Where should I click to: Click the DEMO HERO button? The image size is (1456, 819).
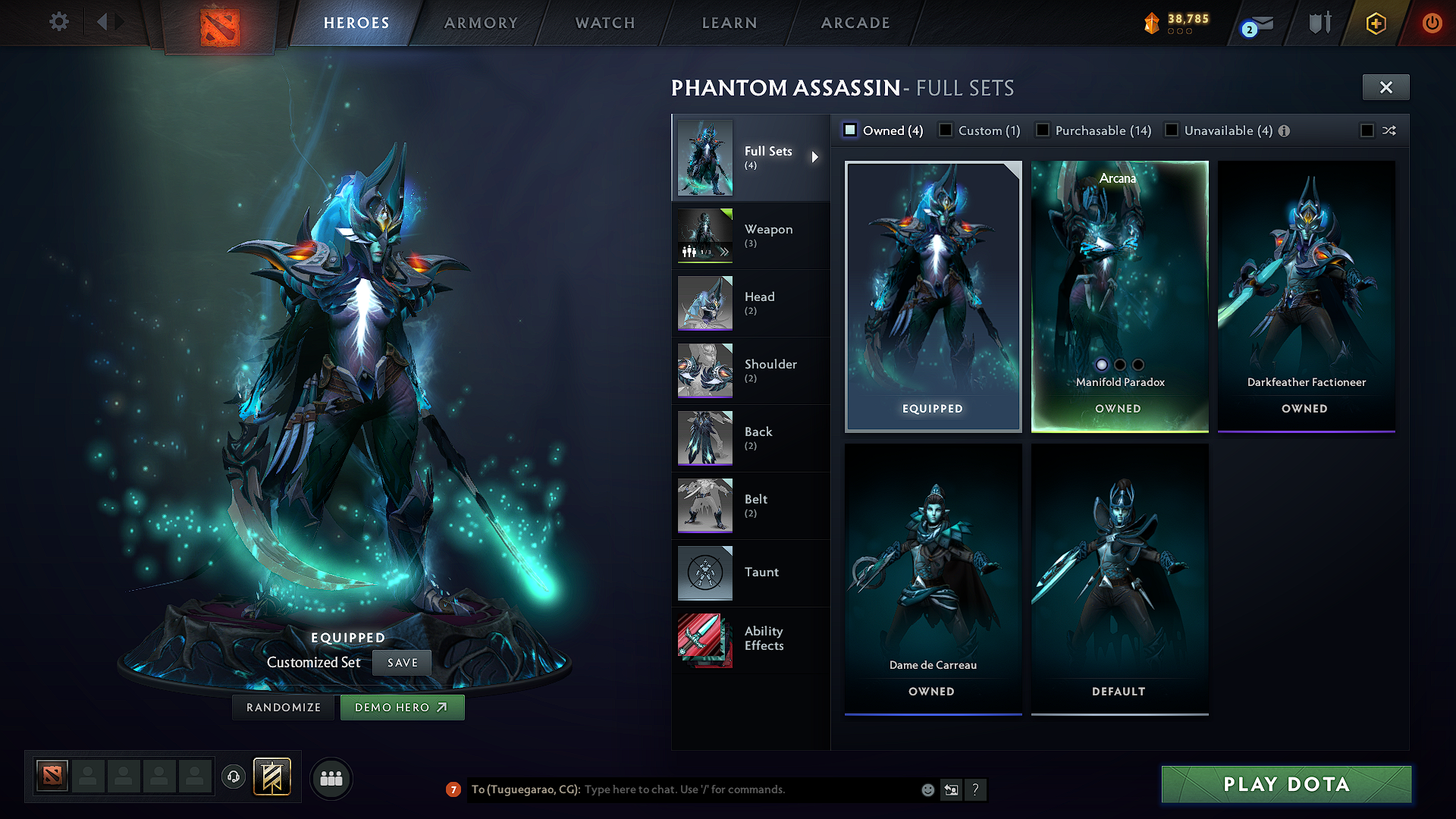[402, 707]
